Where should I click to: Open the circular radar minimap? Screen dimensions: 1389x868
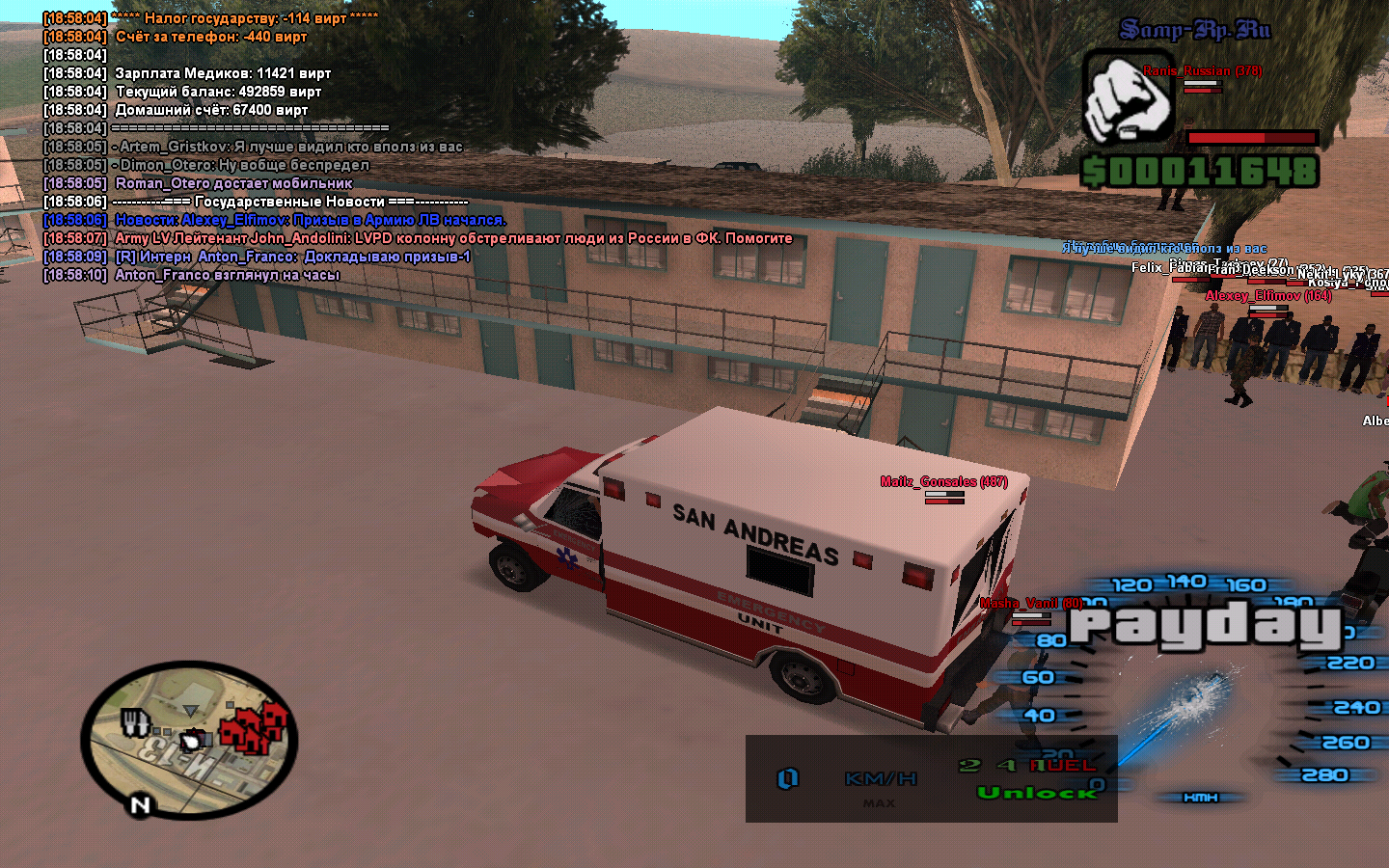189,738
